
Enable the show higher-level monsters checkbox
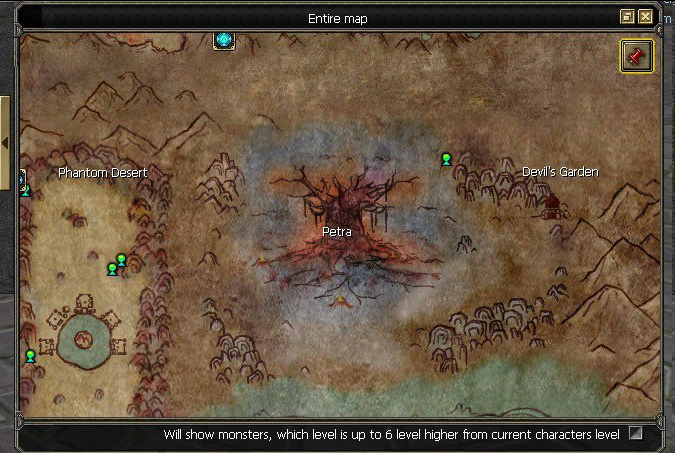click(x=635, y=434)
